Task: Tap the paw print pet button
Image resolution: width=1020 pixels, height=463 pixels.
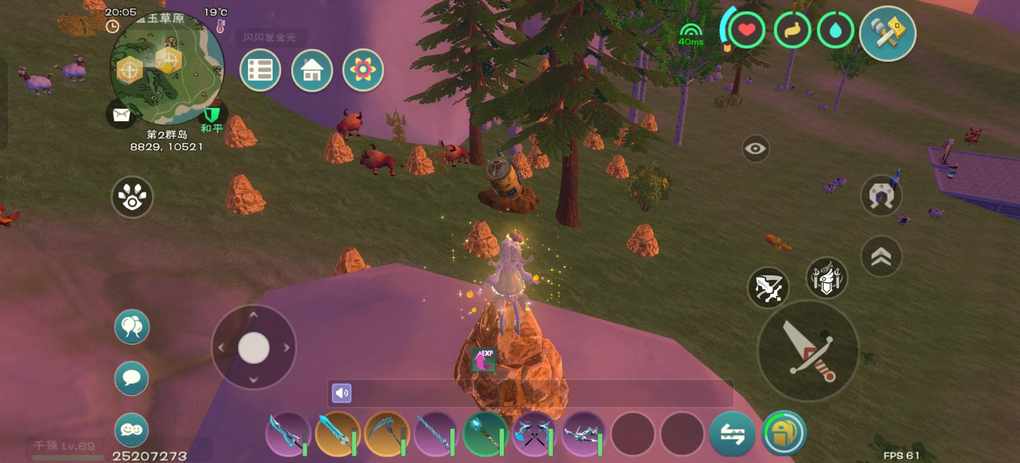Action: tap(132, 197)
